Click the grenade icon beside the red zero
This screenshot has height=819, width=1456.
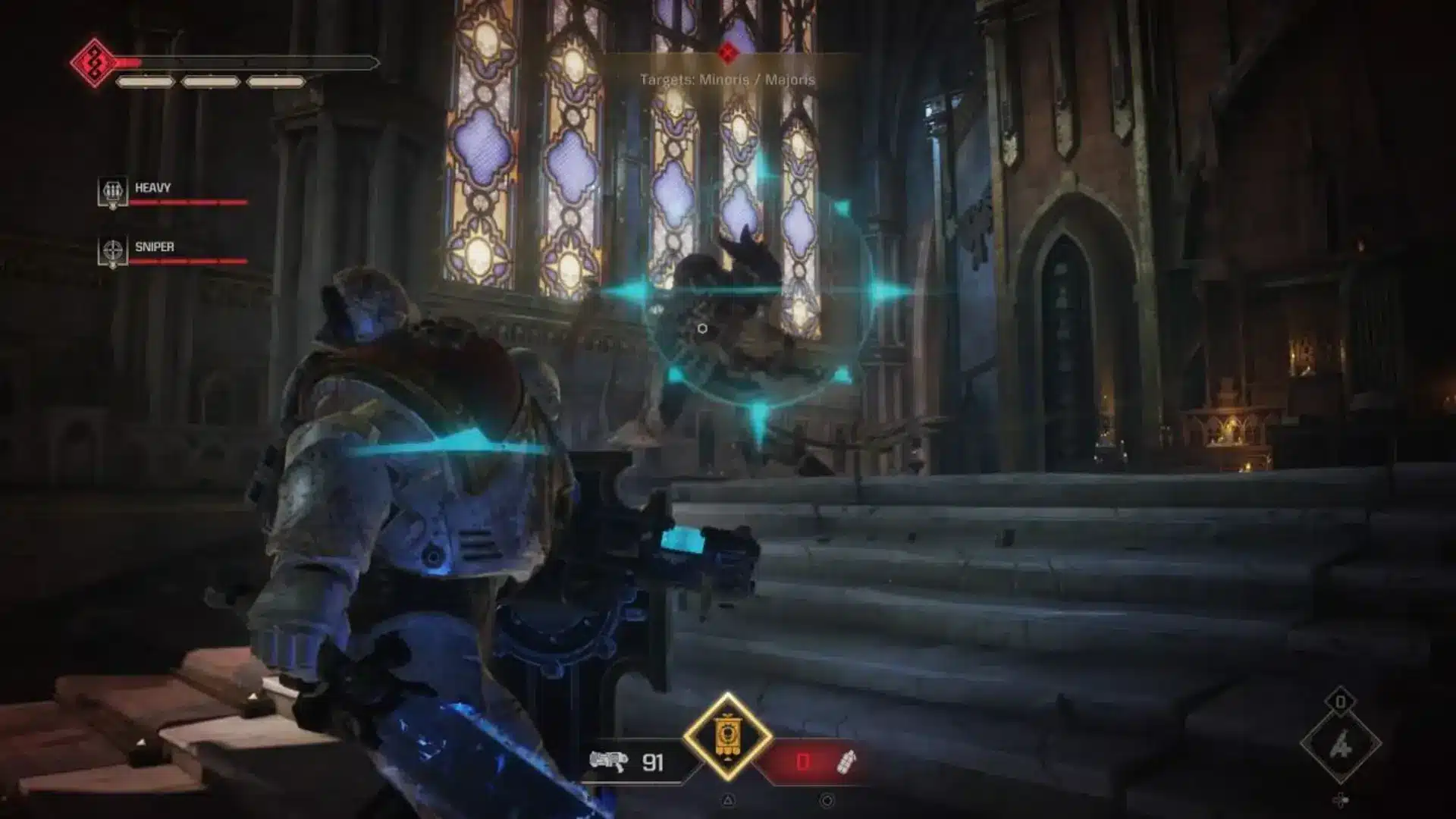click(x=847, y=761)
